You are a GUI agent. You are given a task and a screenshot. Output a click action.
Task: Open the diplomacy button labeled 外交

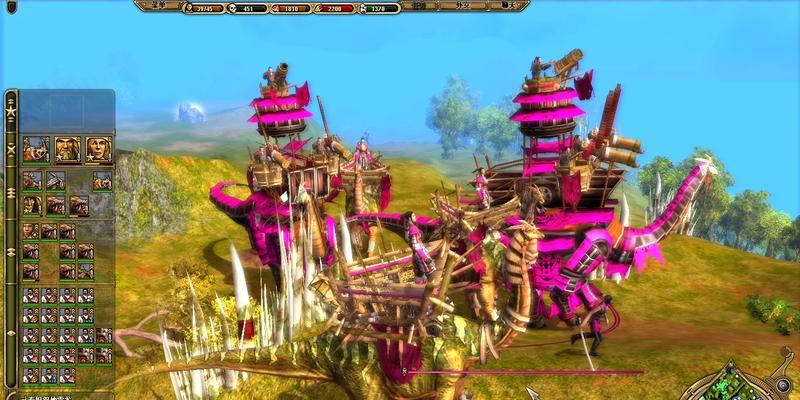463,6
